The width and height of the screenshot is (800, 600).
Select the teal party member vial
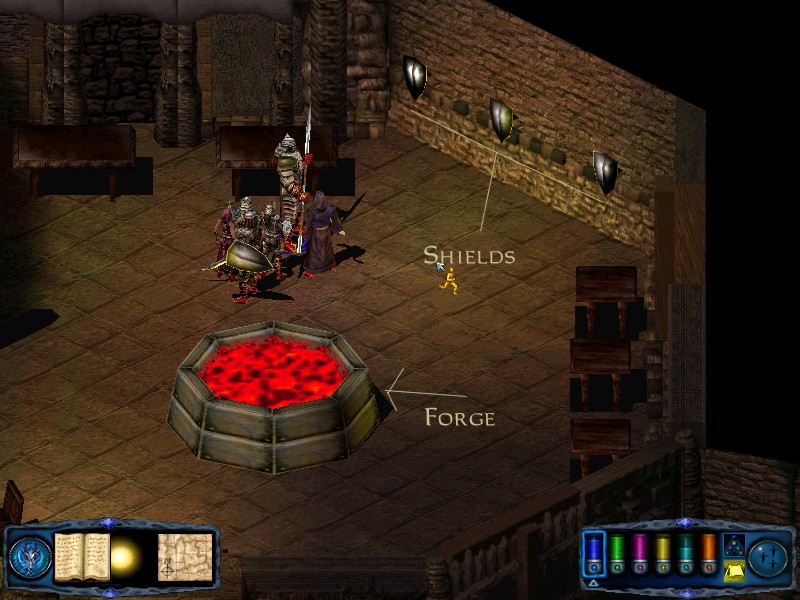tap(685, 553)
